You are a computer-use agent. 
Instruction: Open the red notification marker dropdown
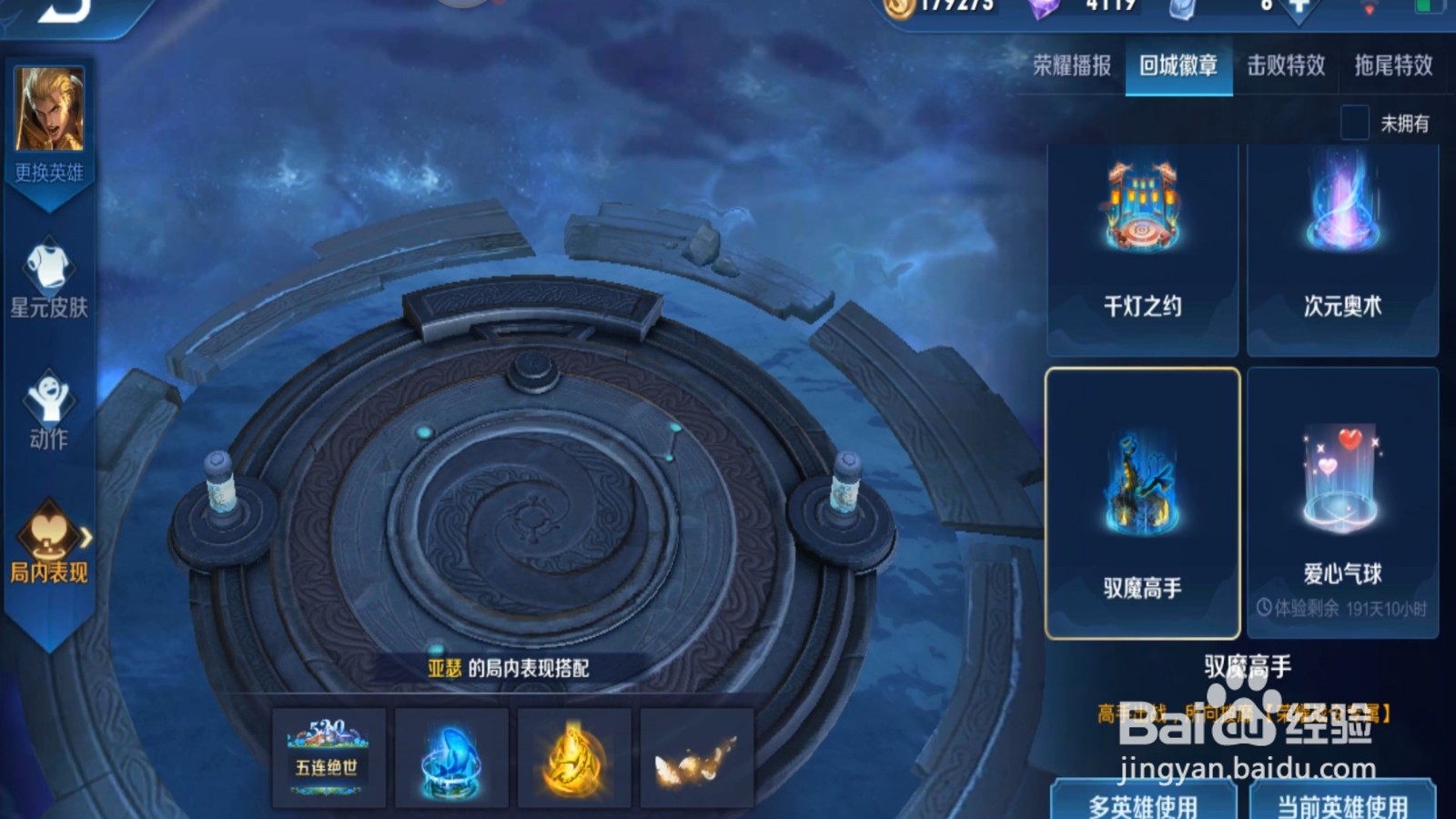click(x=1371, y=9)
